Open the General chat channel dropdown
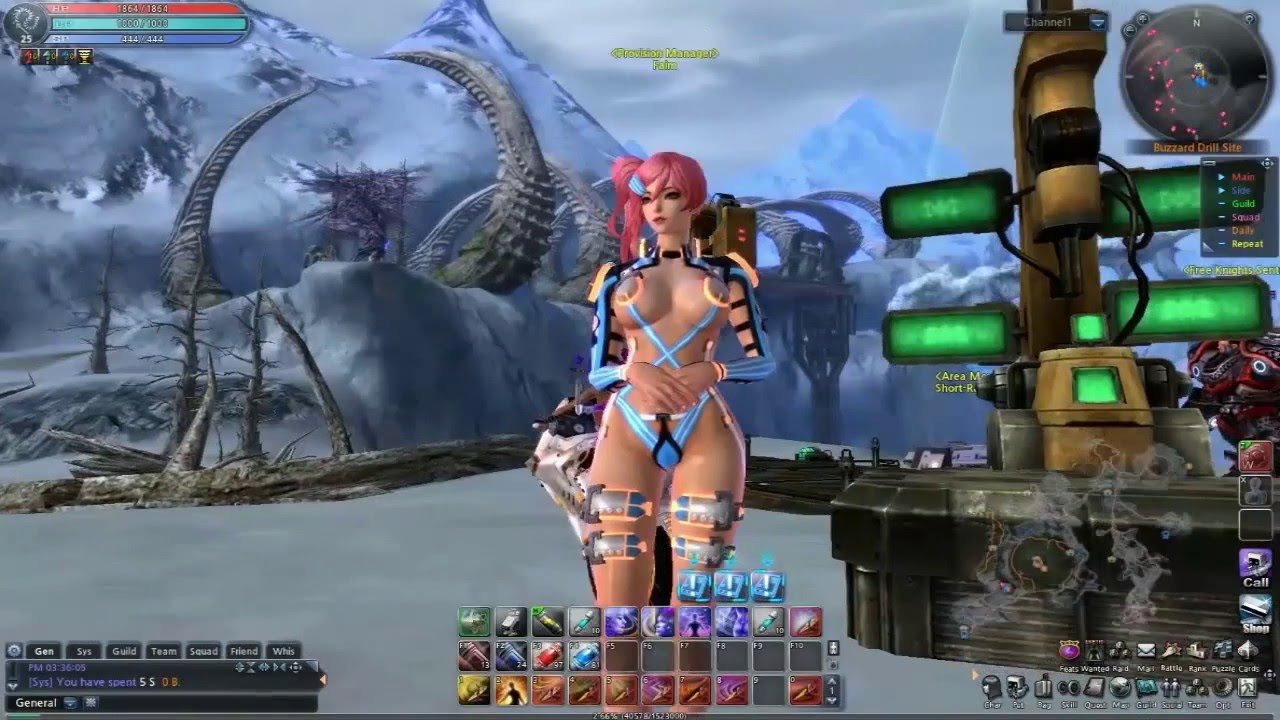Image resolution: width=1280 pixels, height=720 pixels. coord(70,703)
